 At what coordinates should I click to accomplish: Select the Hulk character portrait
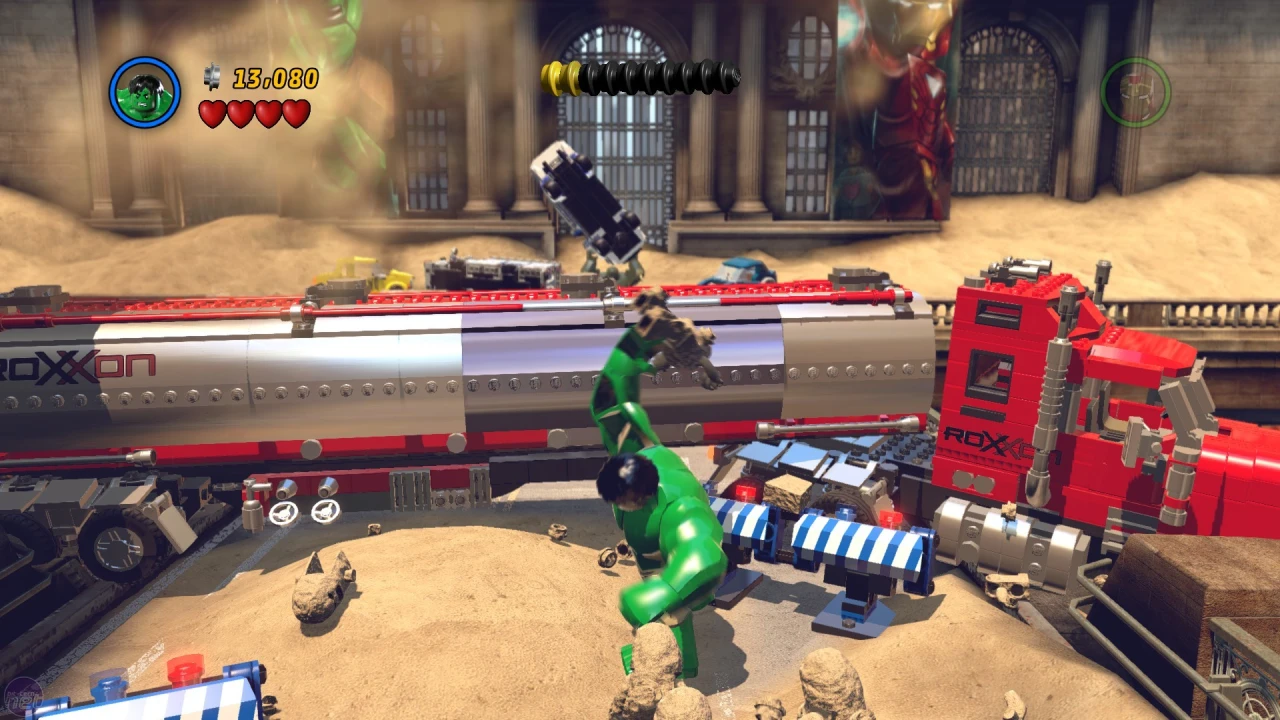[145, 92]
